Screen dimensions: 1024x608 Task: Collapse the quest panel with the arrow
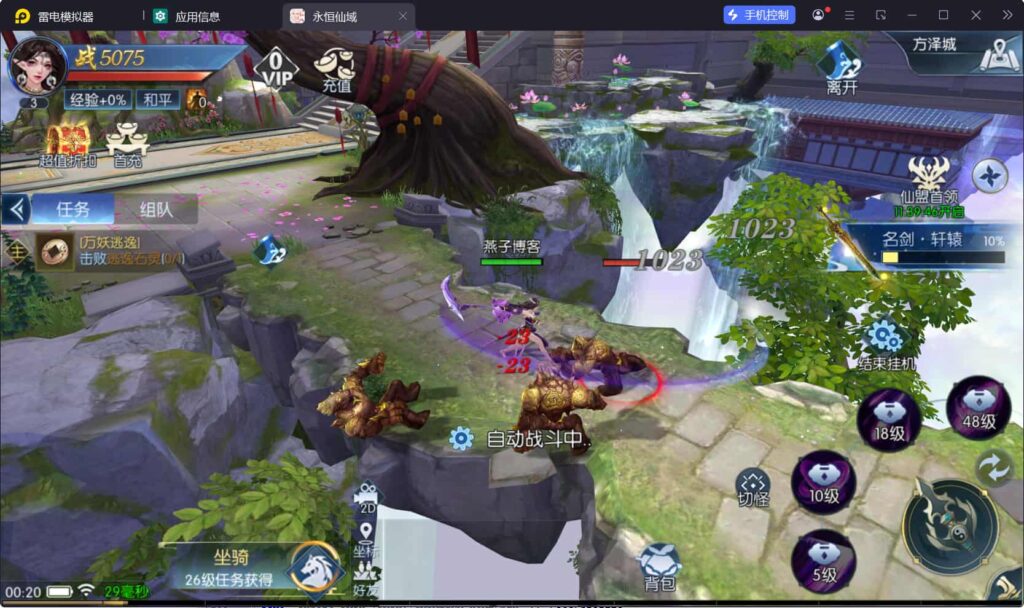[x=15, y=209]
